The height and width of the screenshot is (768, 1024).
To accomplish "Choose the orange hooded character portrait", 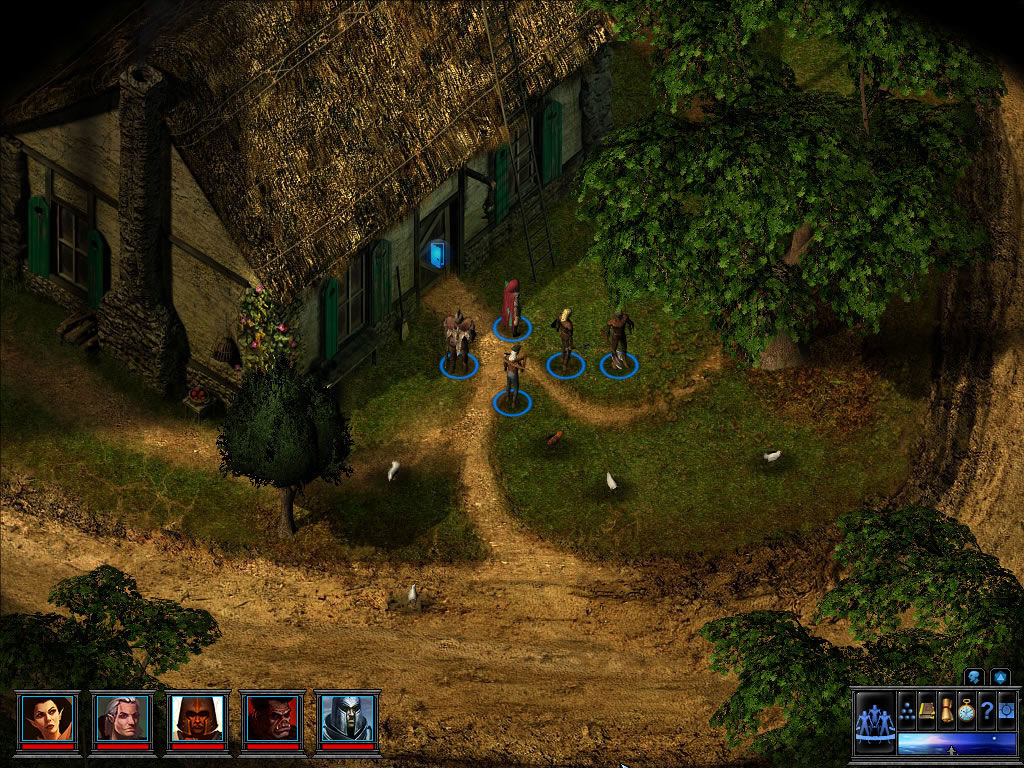I will pos(197,717).
